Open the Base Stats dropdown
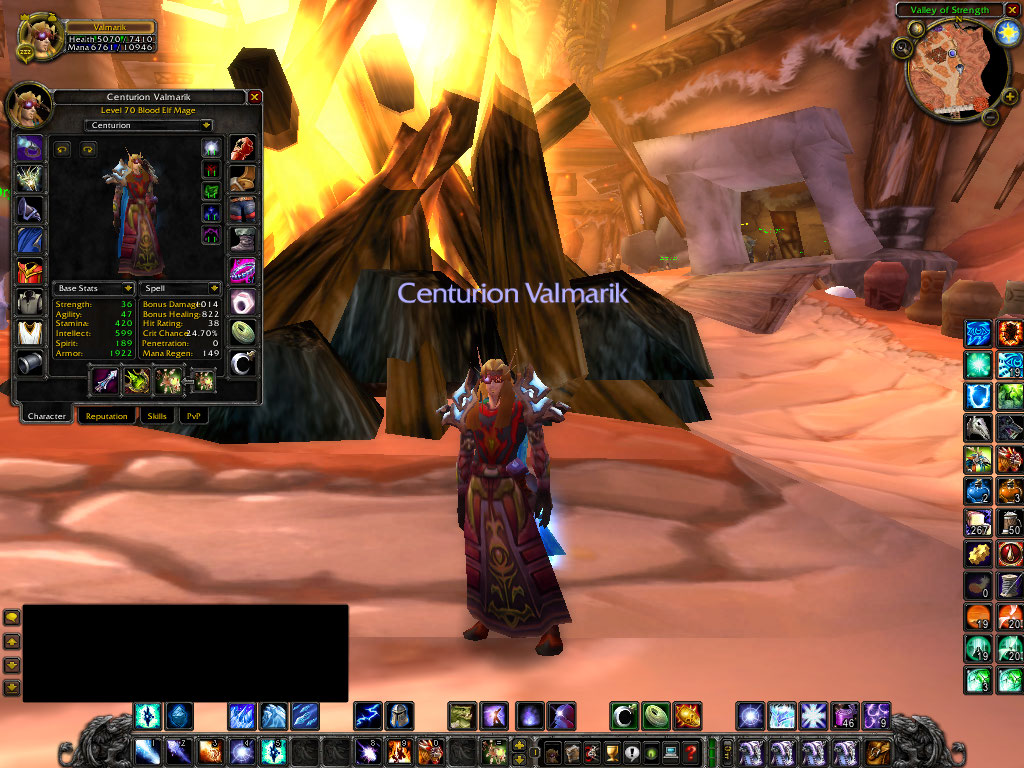This screenshot has height=768, width=1024. click(129, 288)
